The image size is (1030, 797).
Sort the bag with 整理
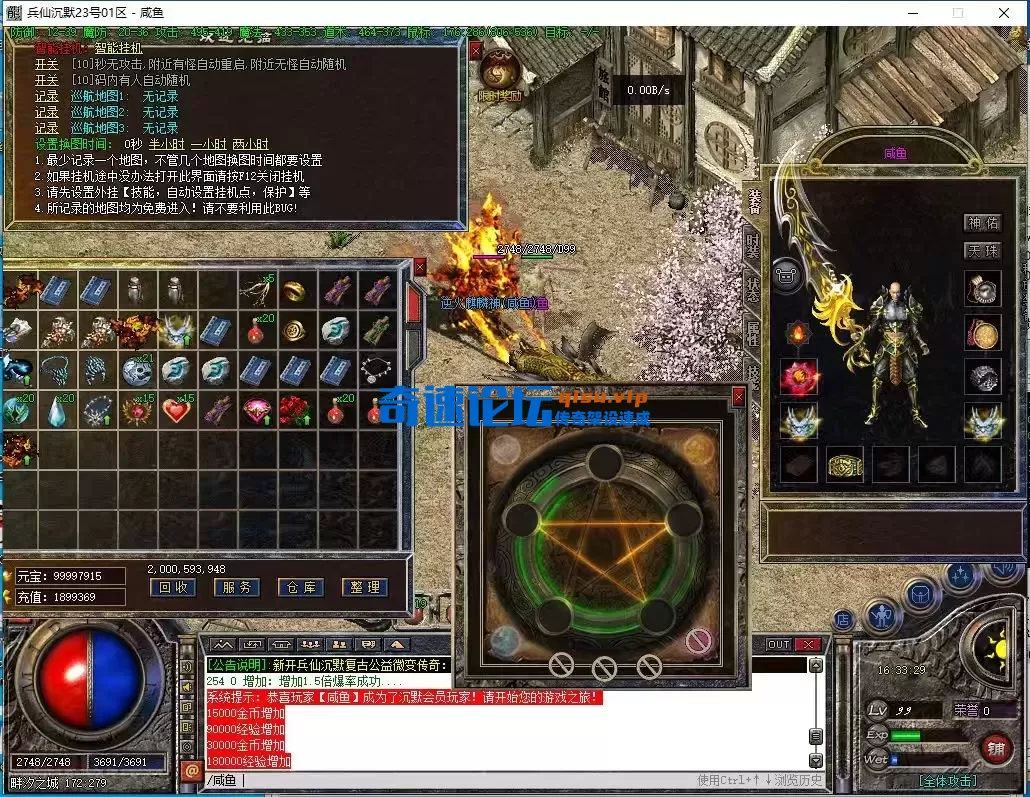tap(363, 588)
